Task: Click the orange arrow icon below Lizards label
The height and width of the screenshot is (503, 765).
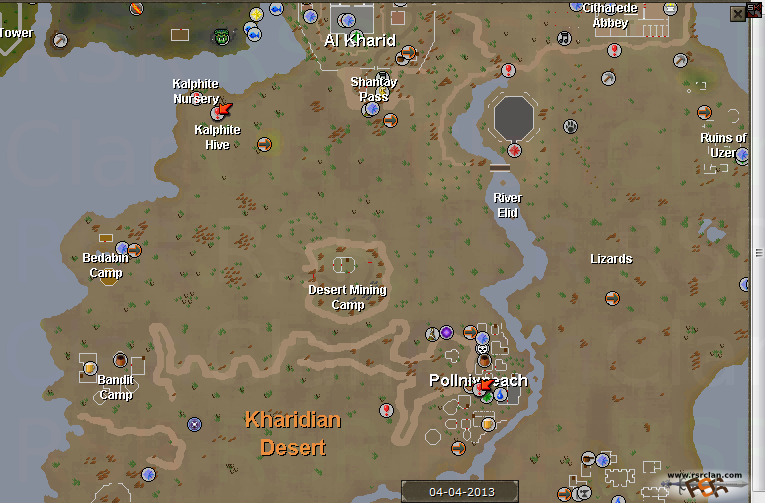Action: click(x=612, y=298)
